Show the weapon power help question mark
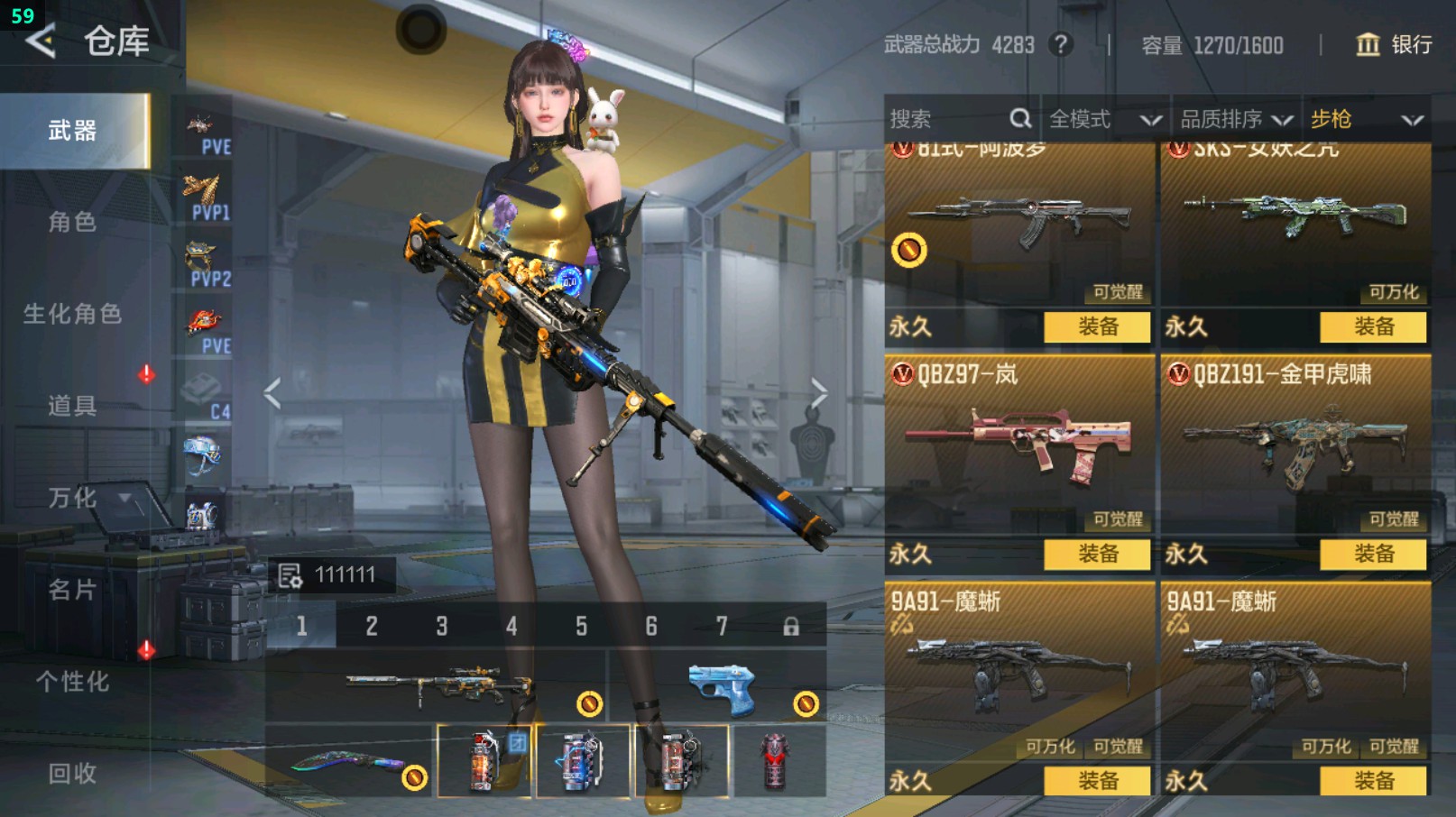 pos(1061,44)
